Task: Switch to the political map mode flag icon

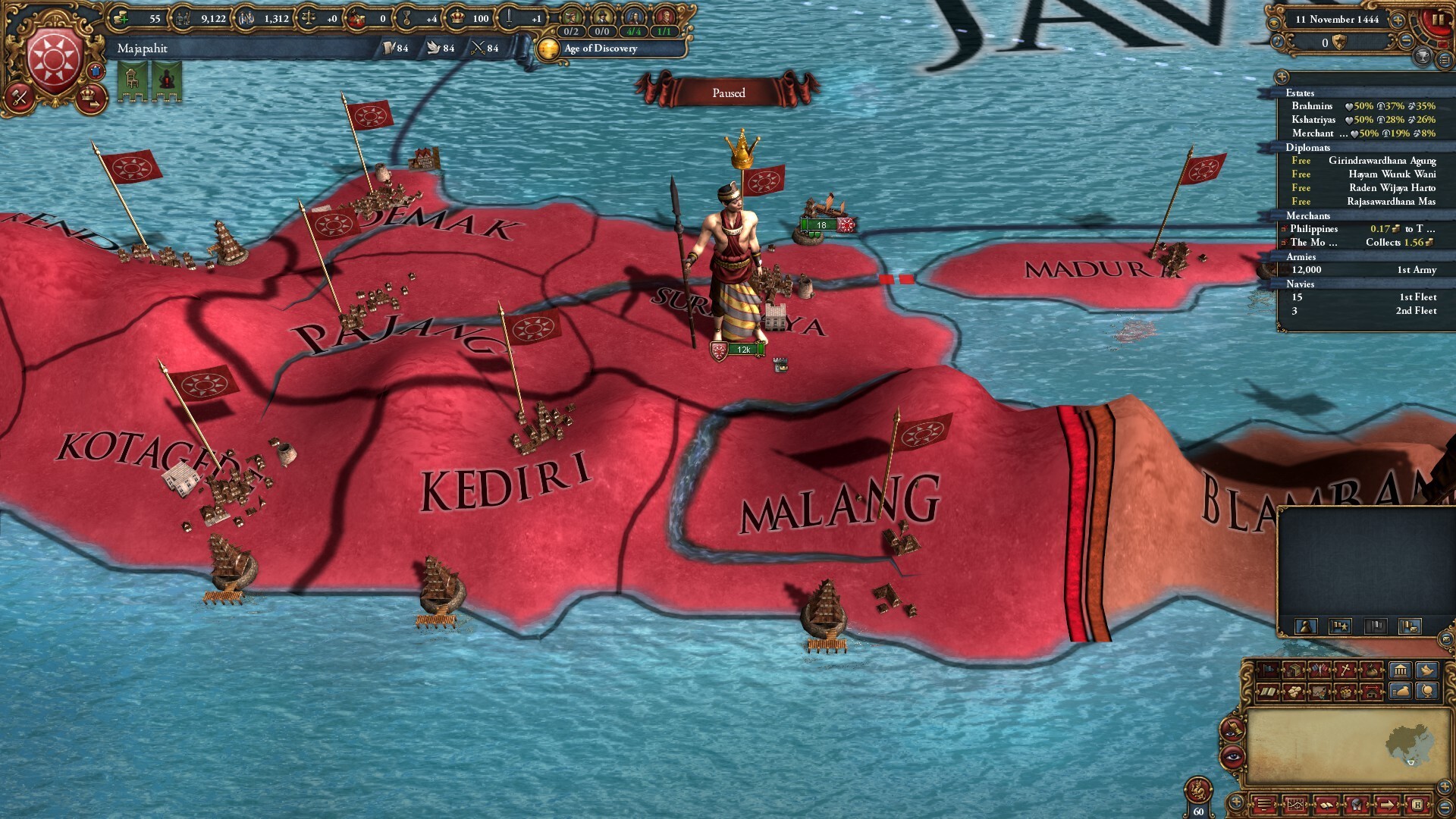Action: (x=1269, y=670)
